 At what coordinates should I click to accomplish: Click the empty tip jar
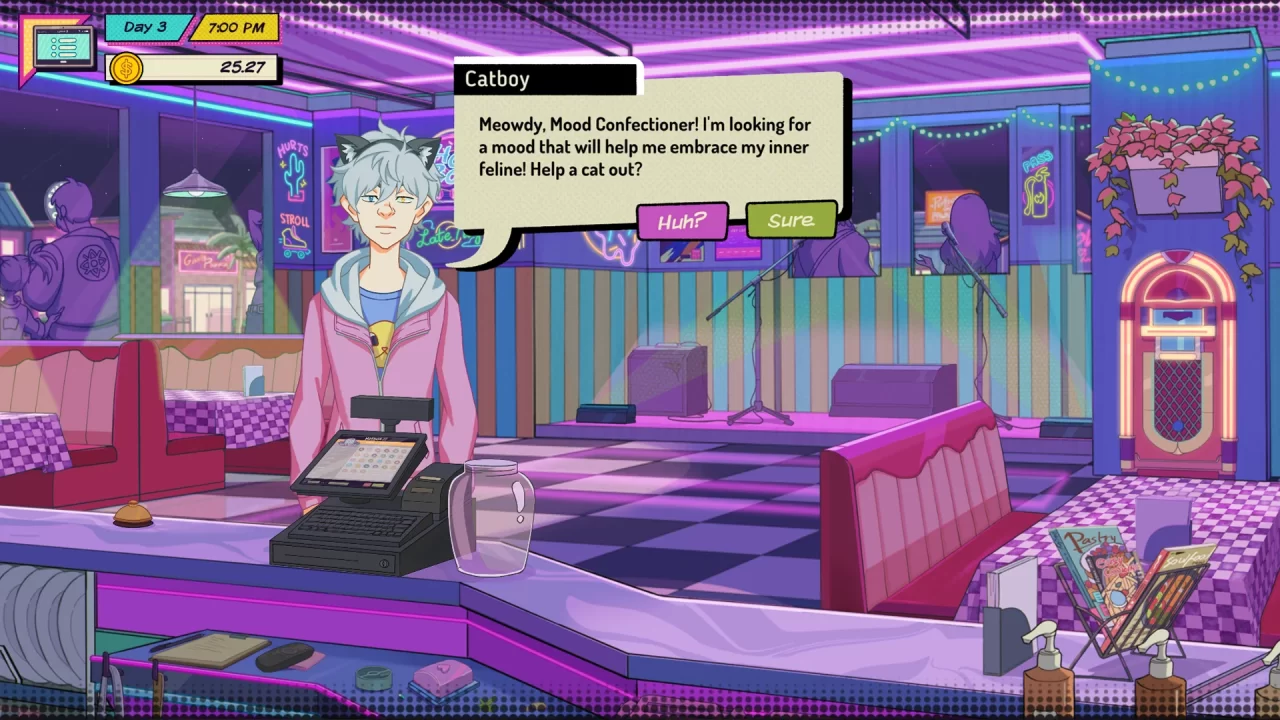coord(492,520)
